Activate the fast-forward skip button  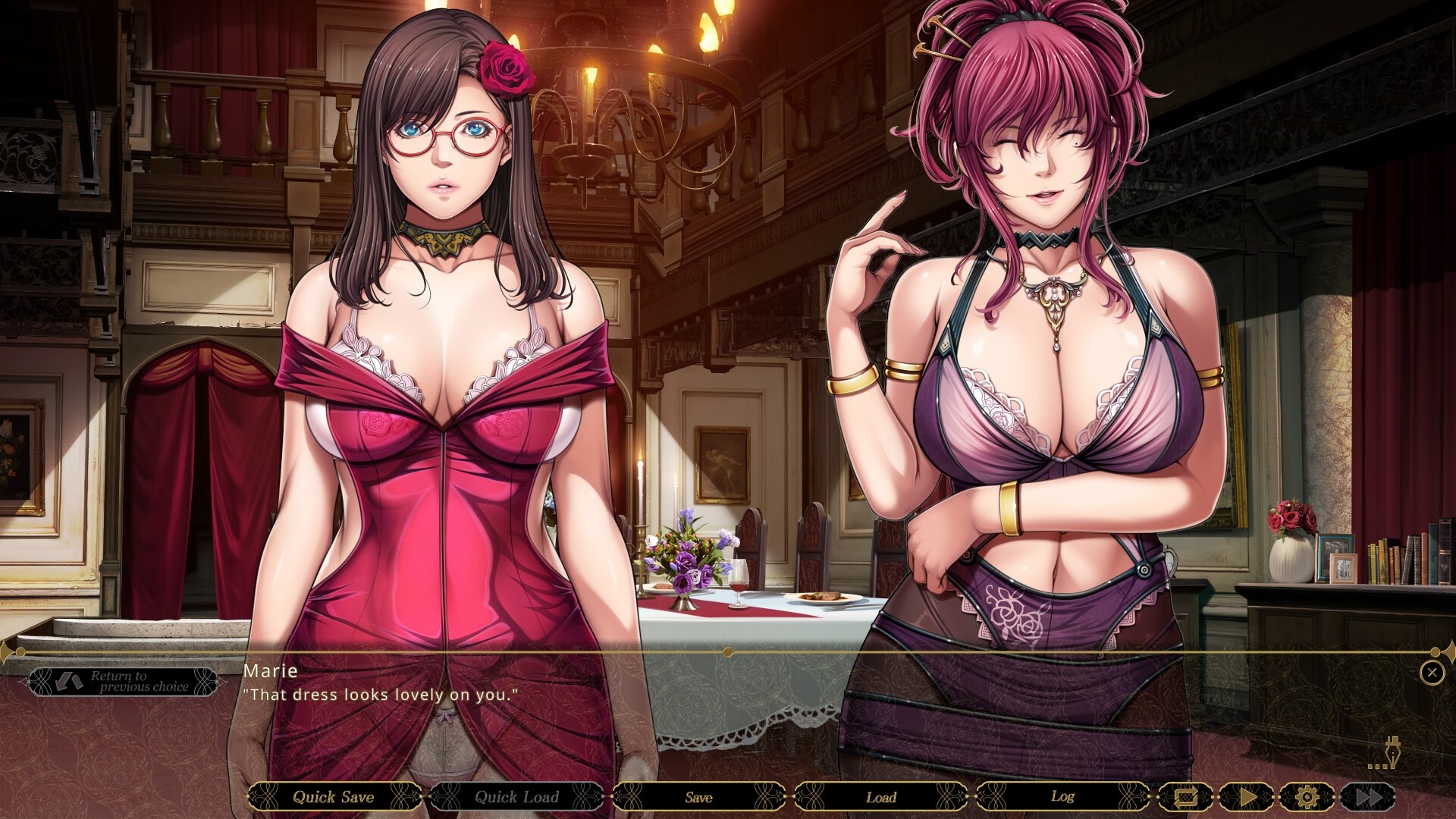(1367, 797)
